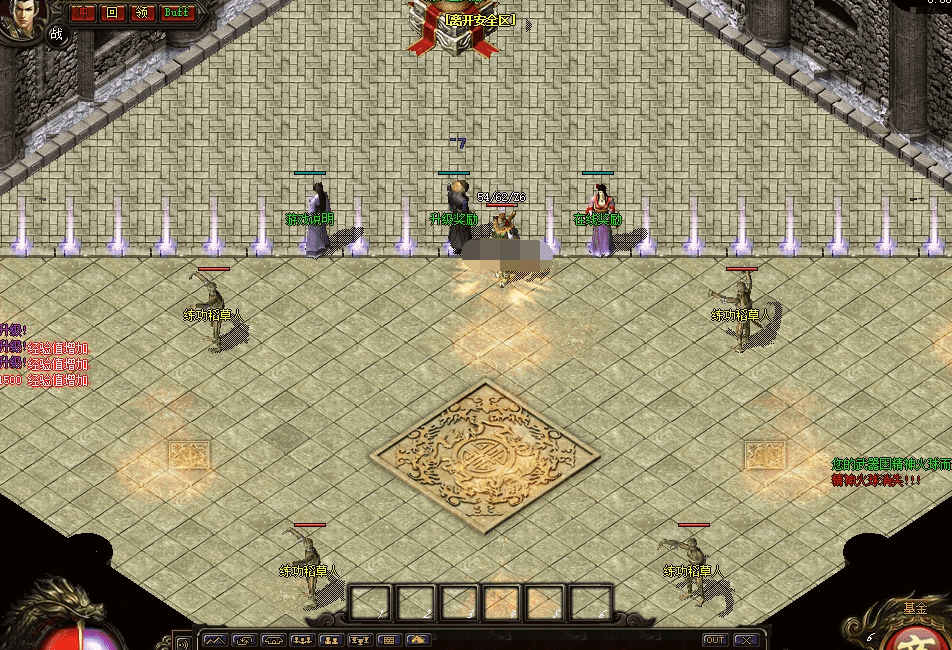Open the 领 claim rewards button
This screenshot has width=952, height=650.
click(x=142, y=13)
